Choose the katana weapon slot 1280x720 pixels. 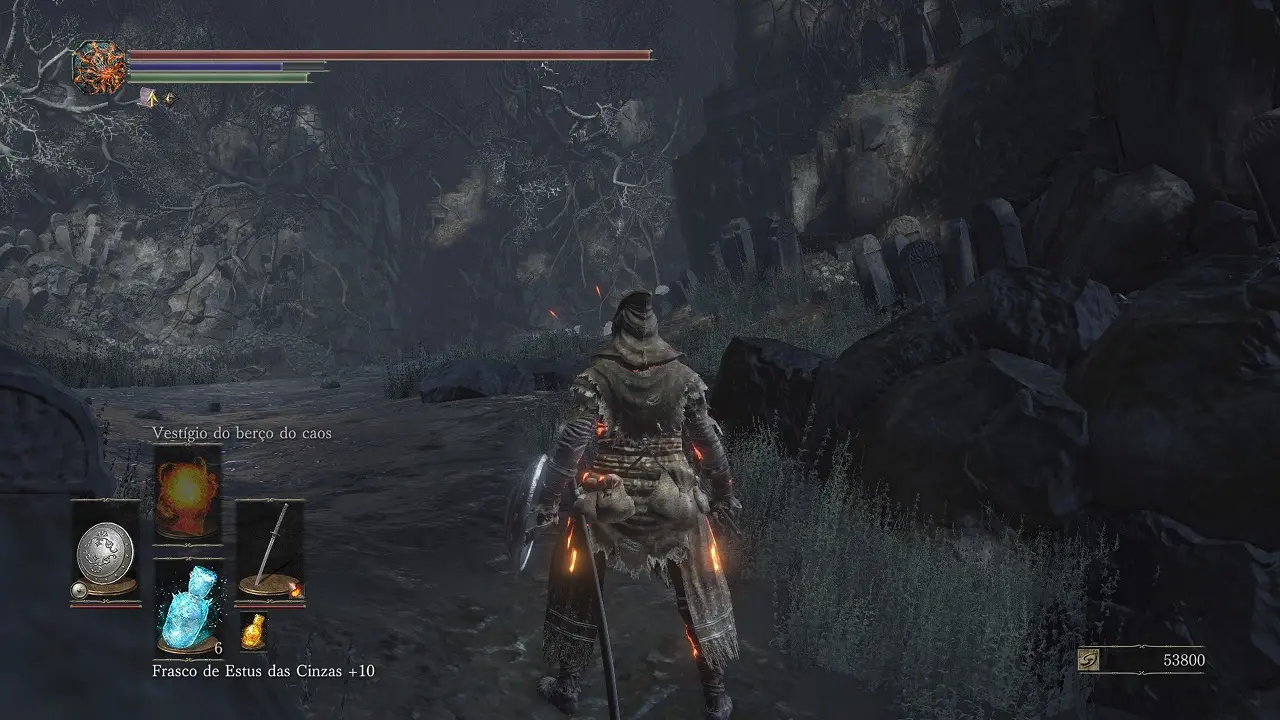point(269,550)
